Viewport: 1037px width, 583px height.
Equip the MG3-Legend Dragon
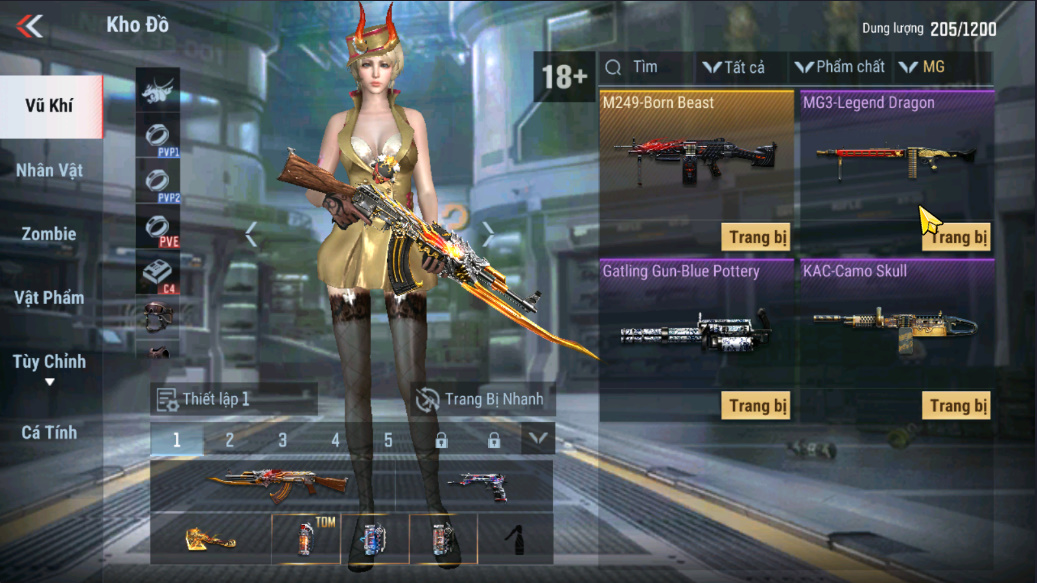click(x=956, y=237)
